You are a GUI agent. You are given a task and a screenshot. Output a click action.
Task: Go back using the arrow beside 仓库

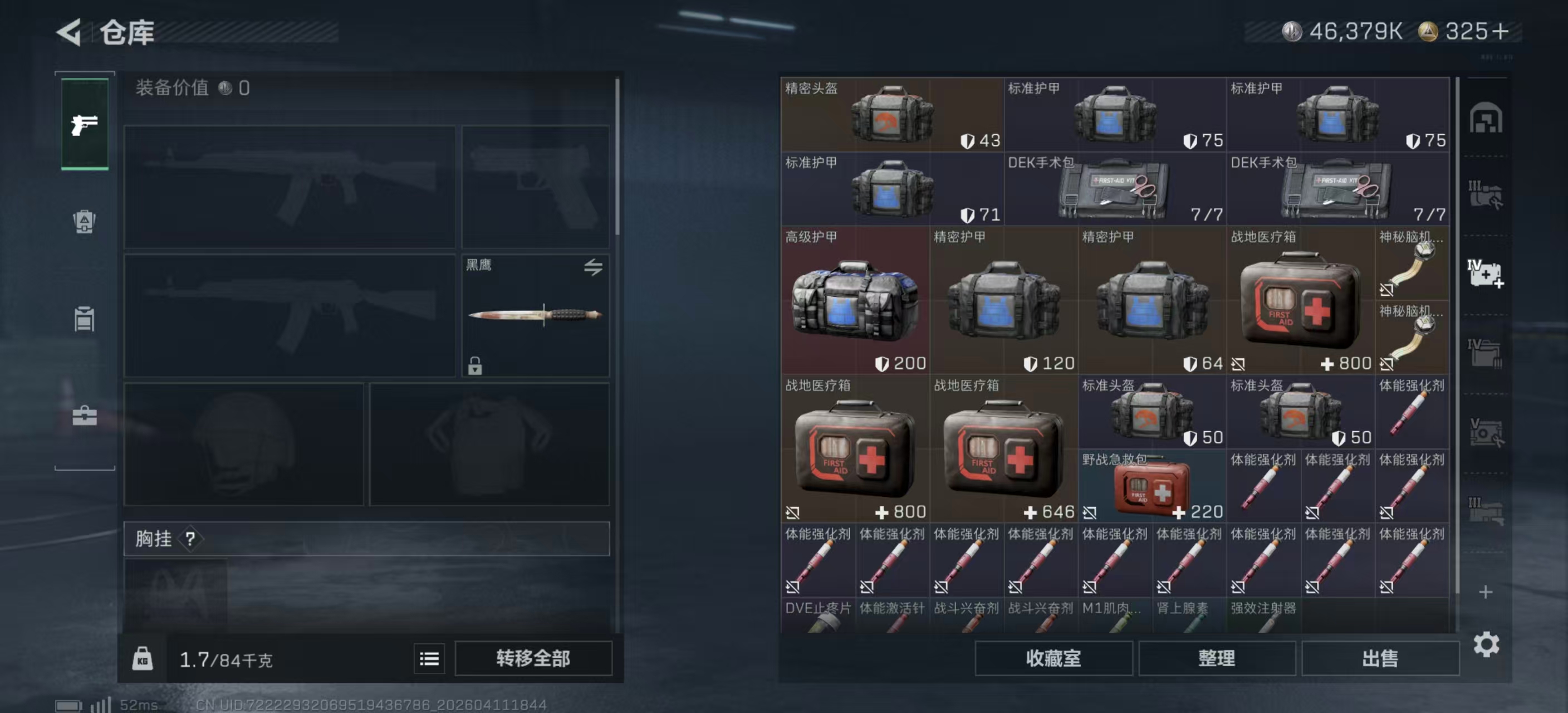(x=70, y=32)
